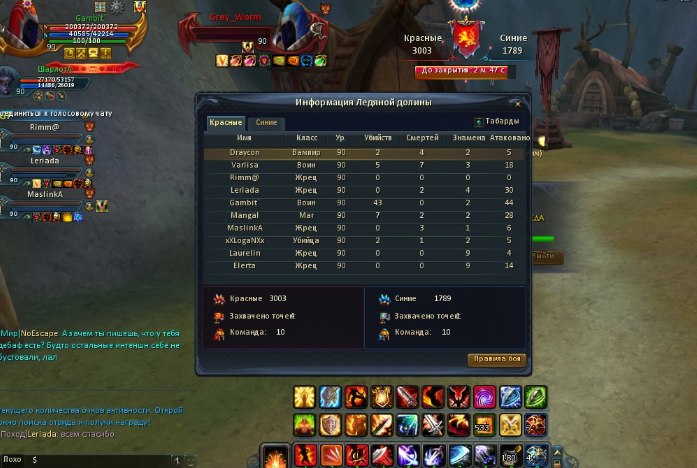Viewport: 697px width, 468px height.
Task: Click the chat input field
Action: (100, 460)
